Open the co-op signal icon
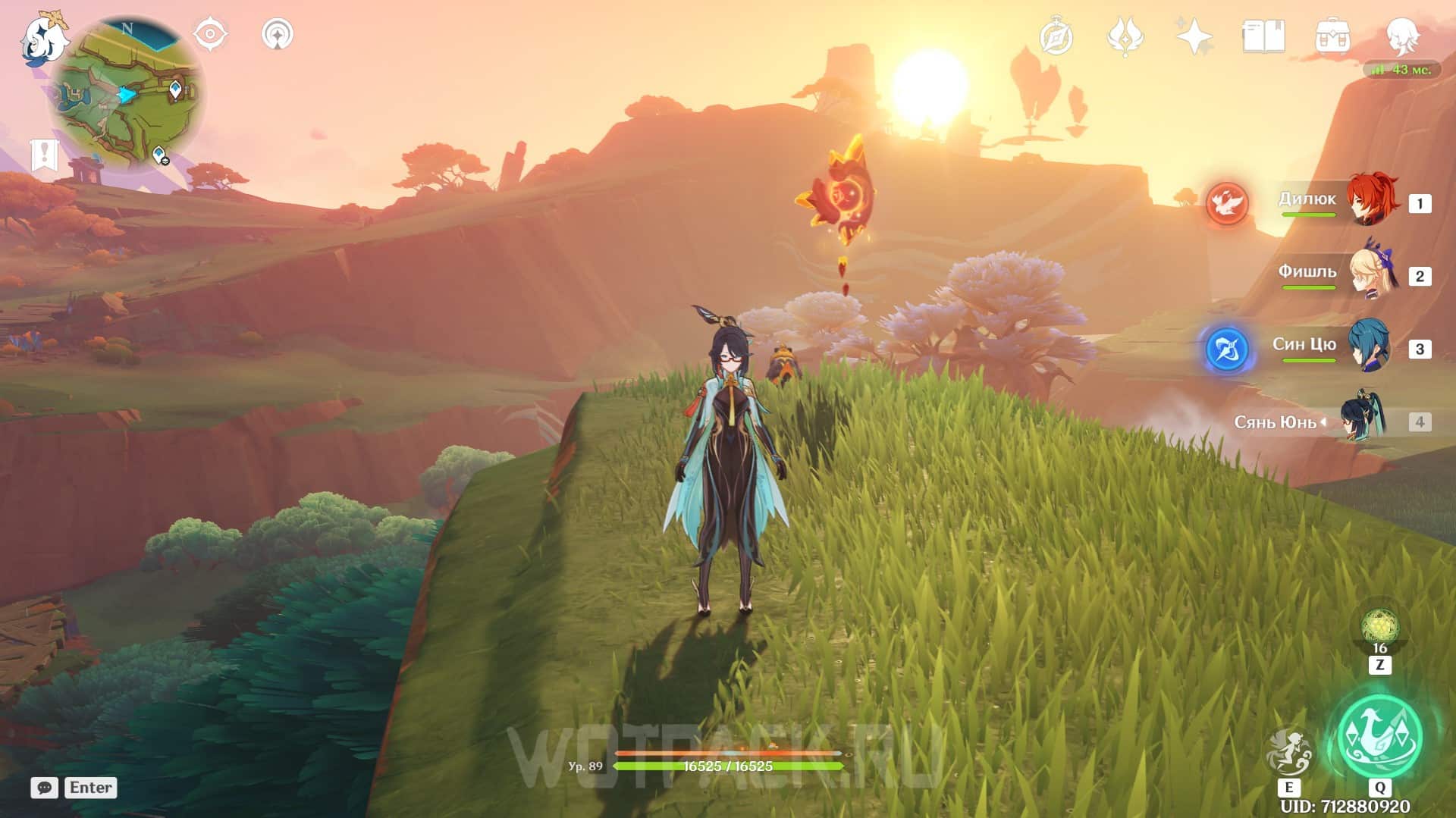 (278, 34)
